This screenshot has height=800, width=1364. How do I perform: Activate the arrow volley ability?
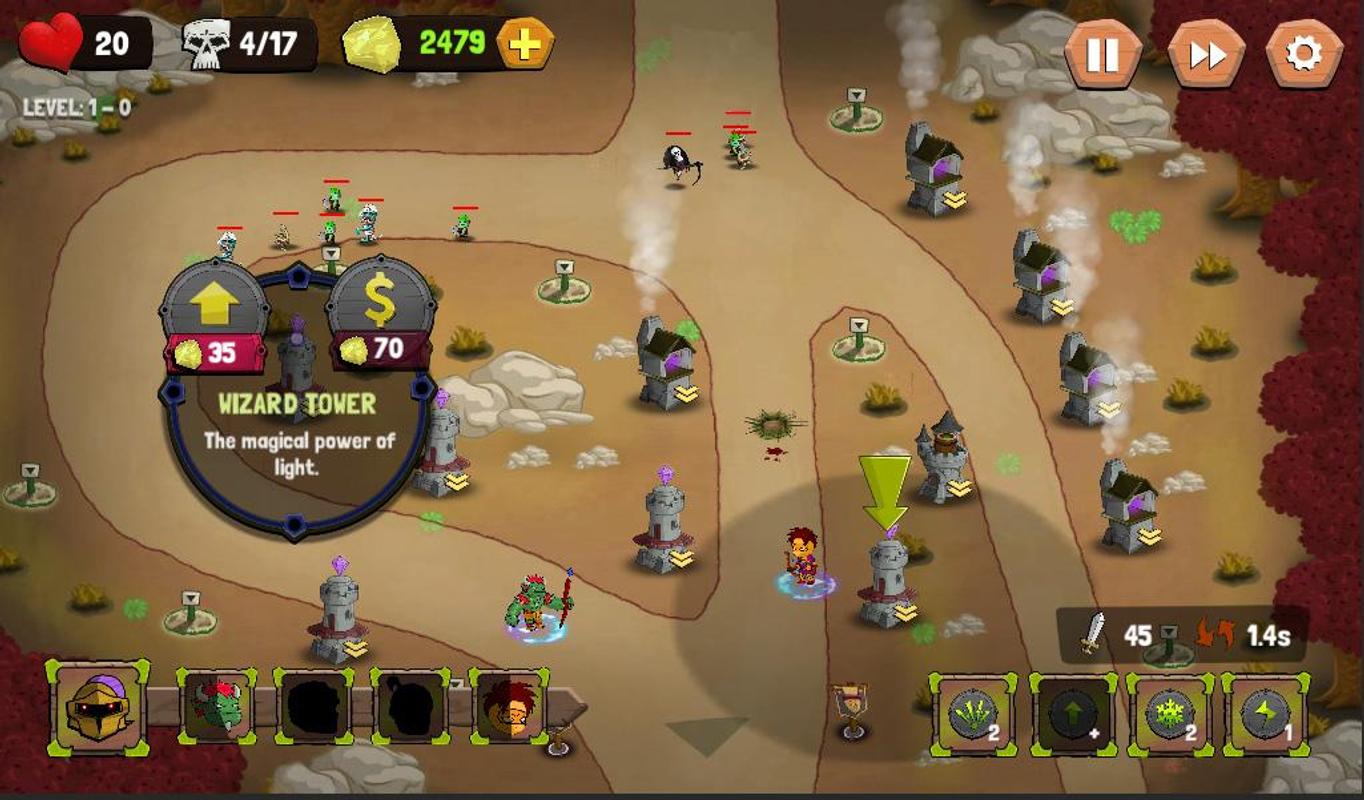(x=973, y=714)
